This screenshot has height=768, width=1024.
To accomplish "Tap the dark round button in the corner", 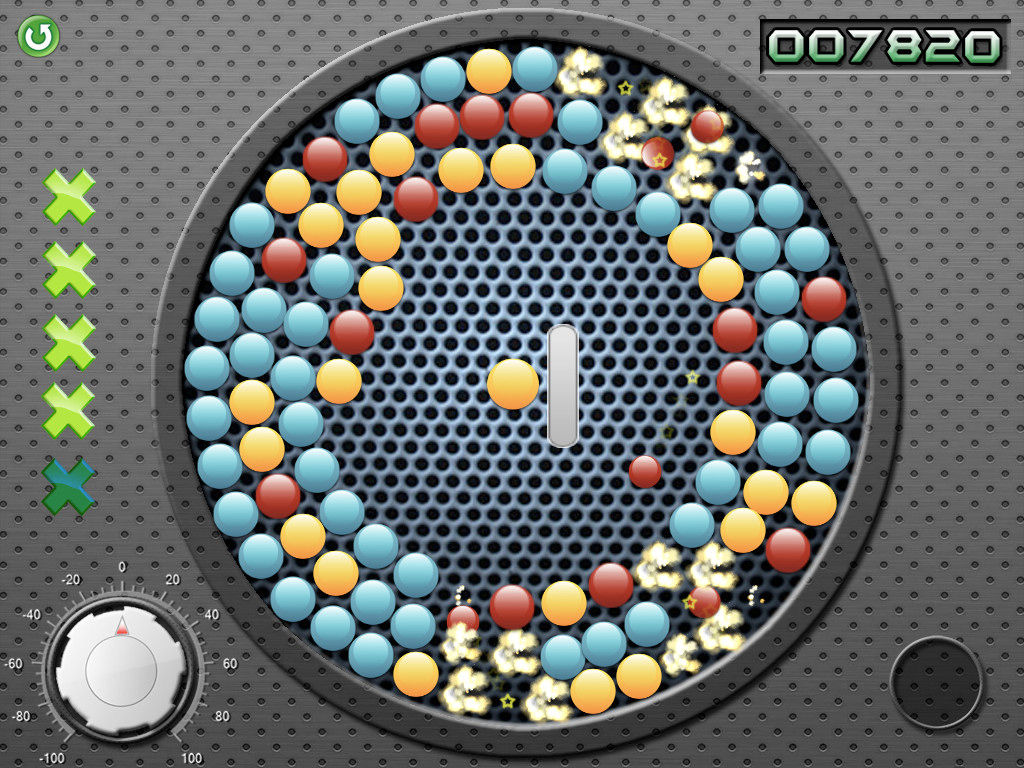I will [x=936, y=681].
